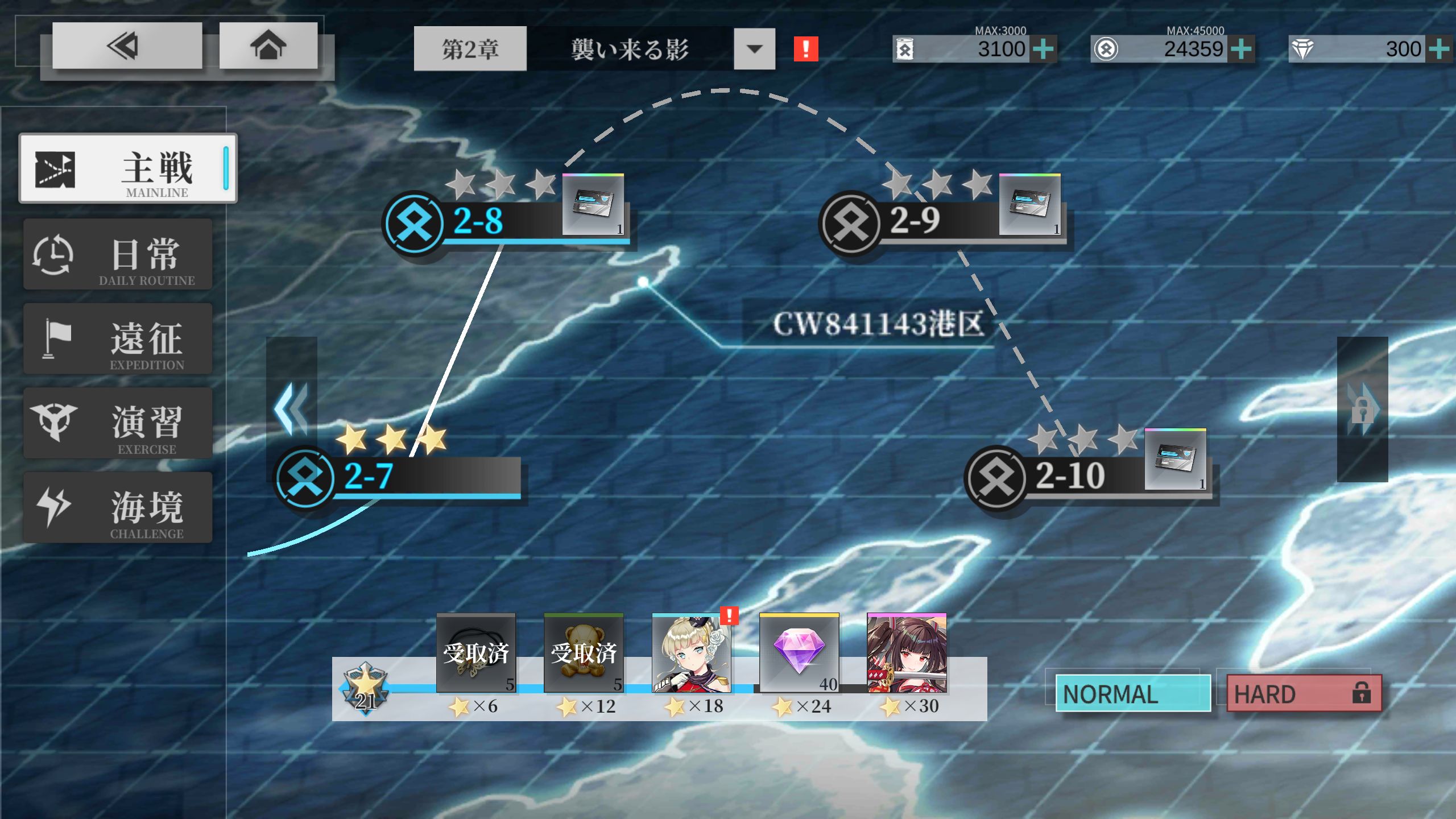Return to home screen
The image size is (1456, 819).
point(268,46)
